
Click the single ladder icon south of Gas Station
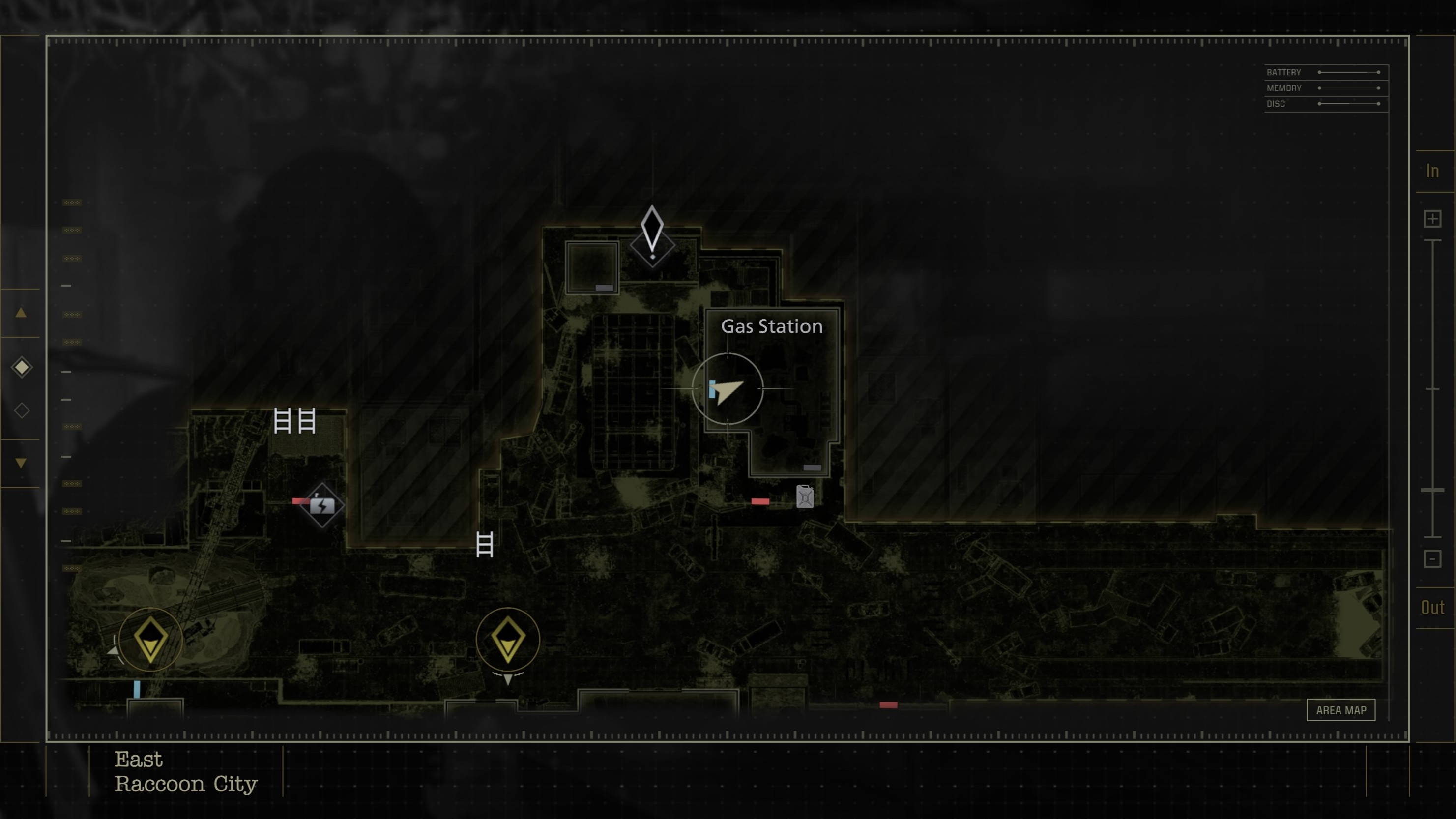[484, 546]
